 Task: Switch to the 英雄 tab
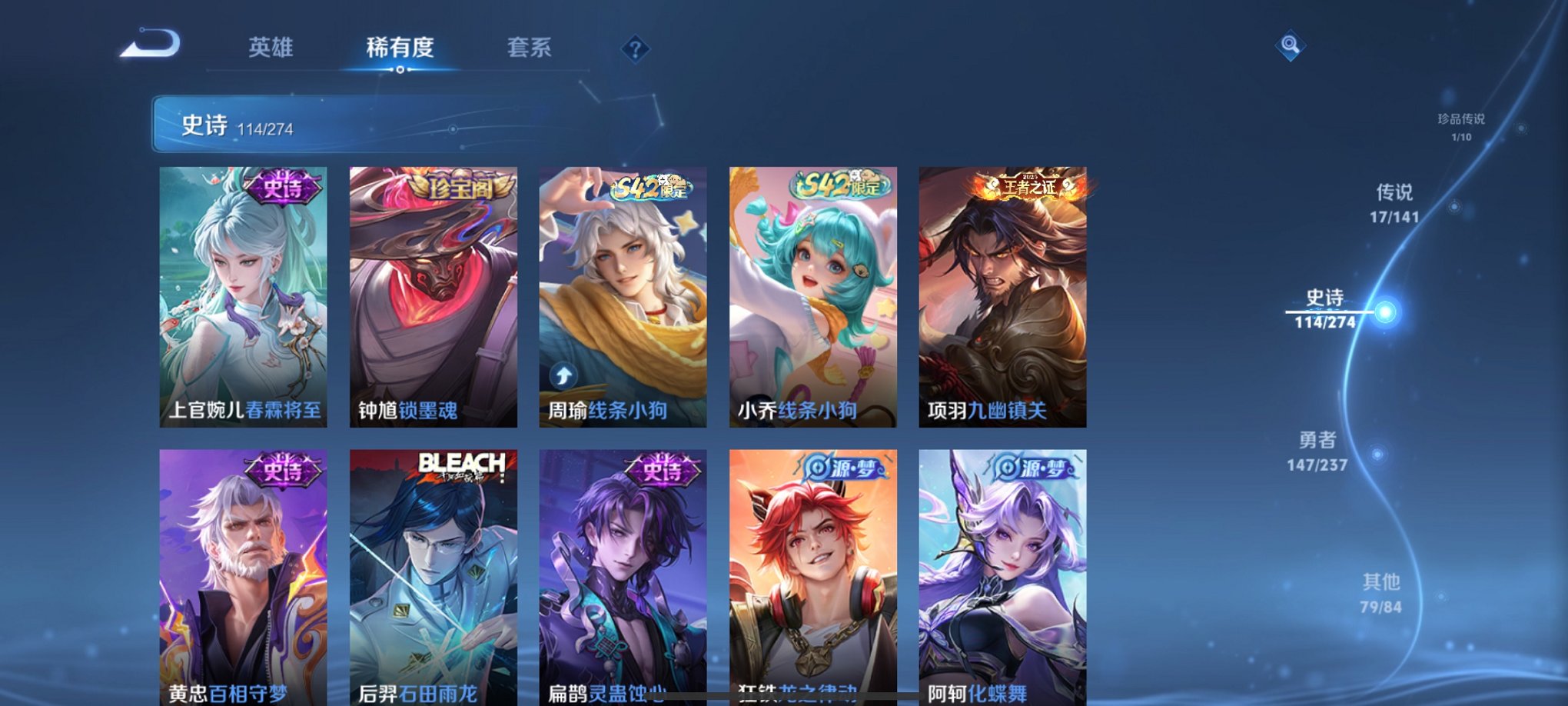click(271, 48)
